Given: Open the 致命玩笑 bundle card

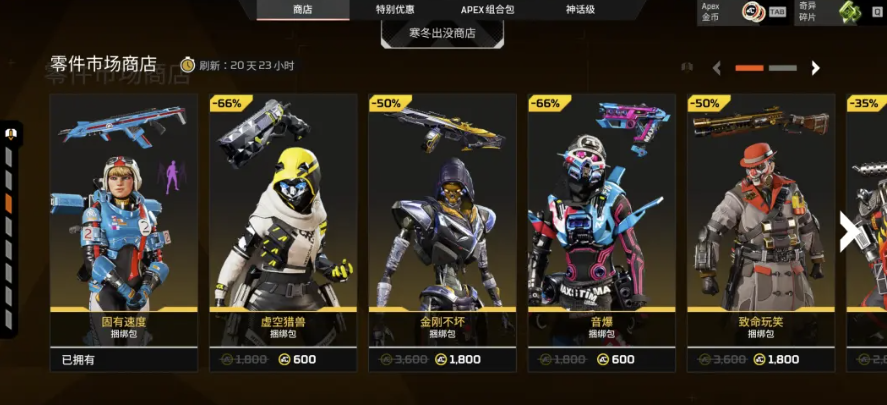Looking at the screenshot, I should (x=761, y=232).
